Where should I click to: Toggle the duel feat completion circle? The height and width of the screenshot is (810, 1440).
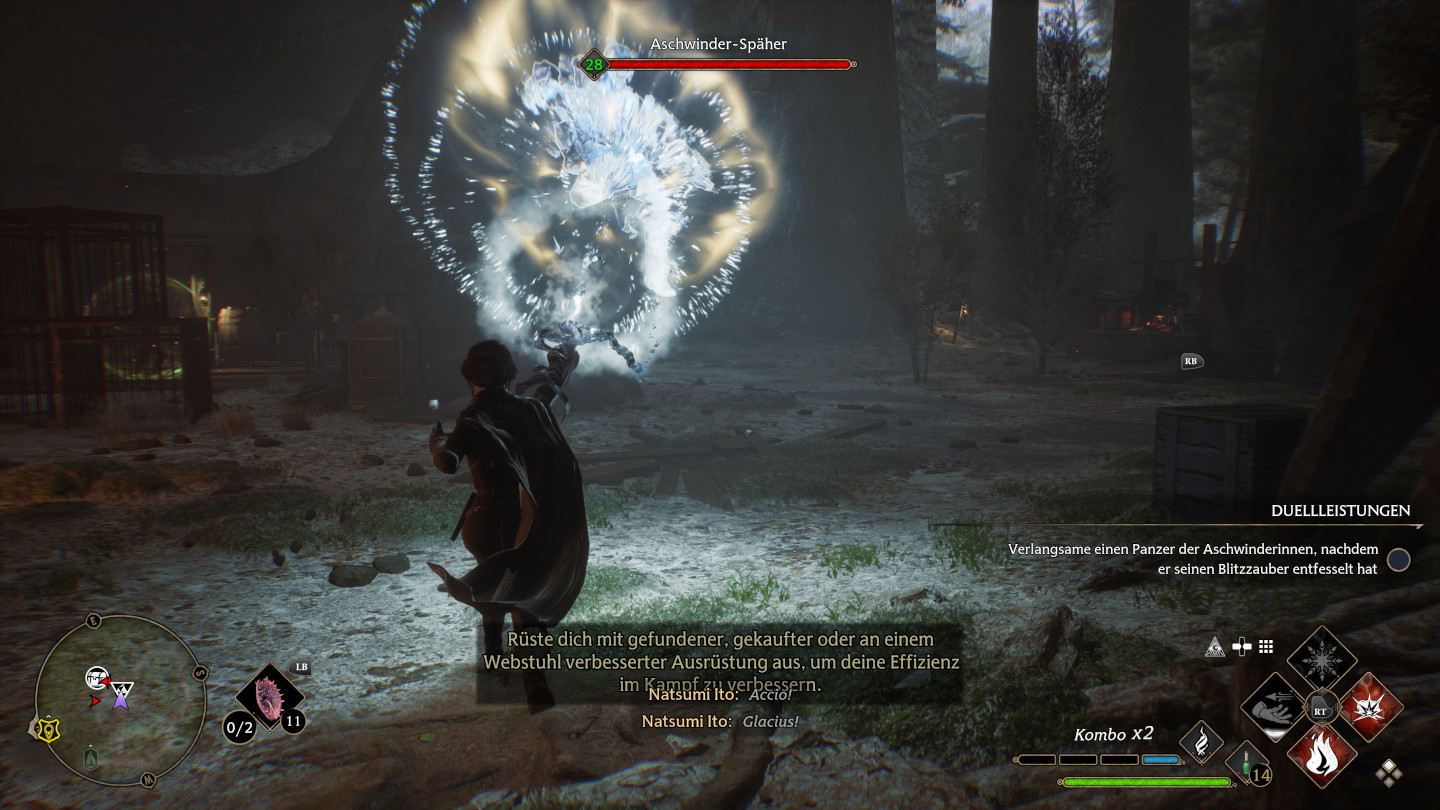point(1398,560)
